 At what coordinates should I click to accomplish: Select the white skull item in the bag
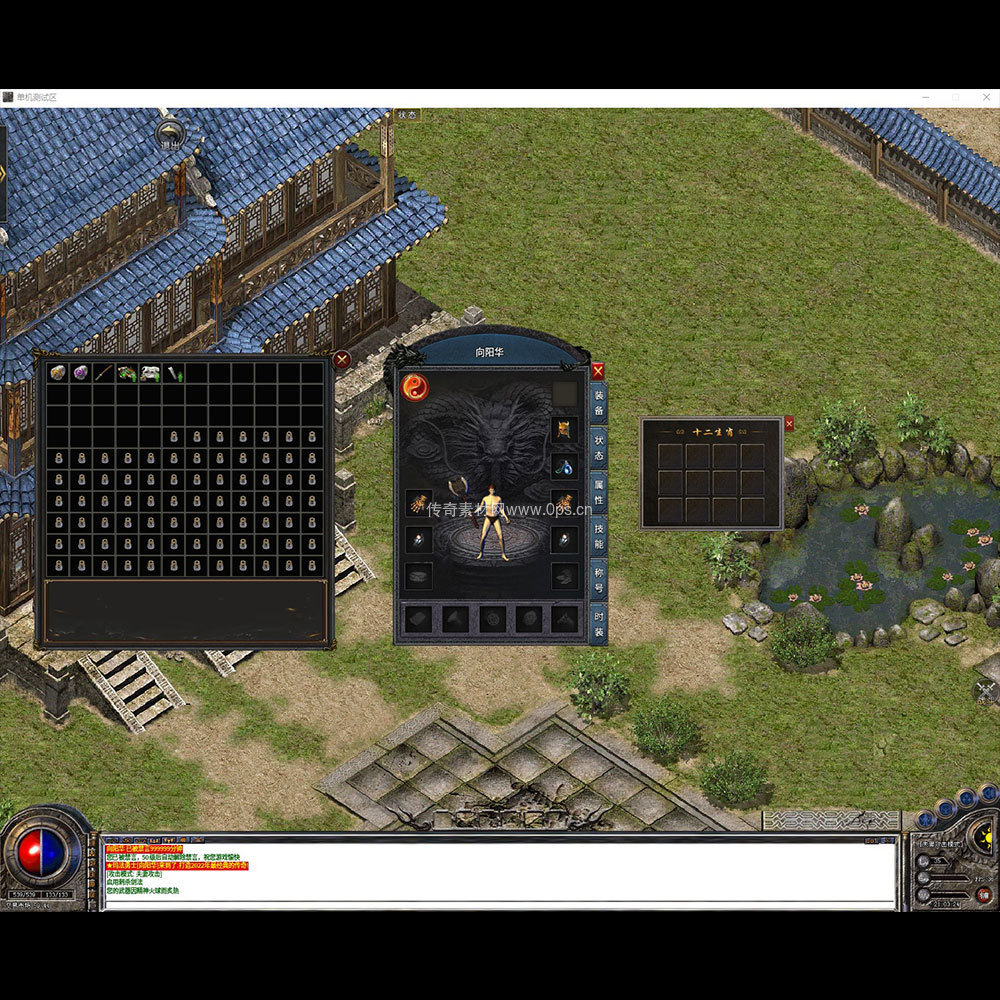coord(149,373)
